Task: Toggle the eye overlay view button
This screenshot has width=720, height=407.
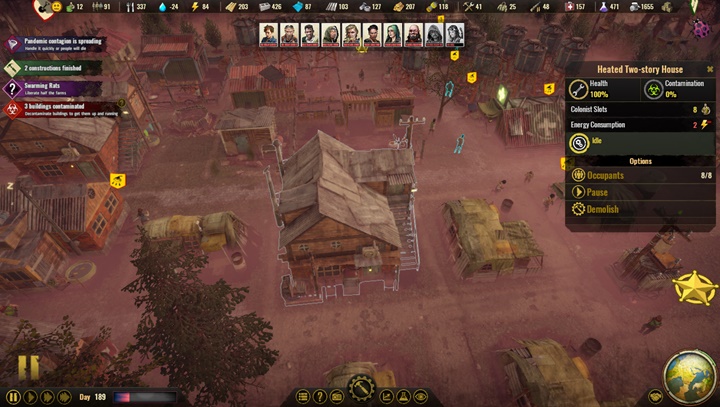Action: pyautogui.click(x=421, y=397)
